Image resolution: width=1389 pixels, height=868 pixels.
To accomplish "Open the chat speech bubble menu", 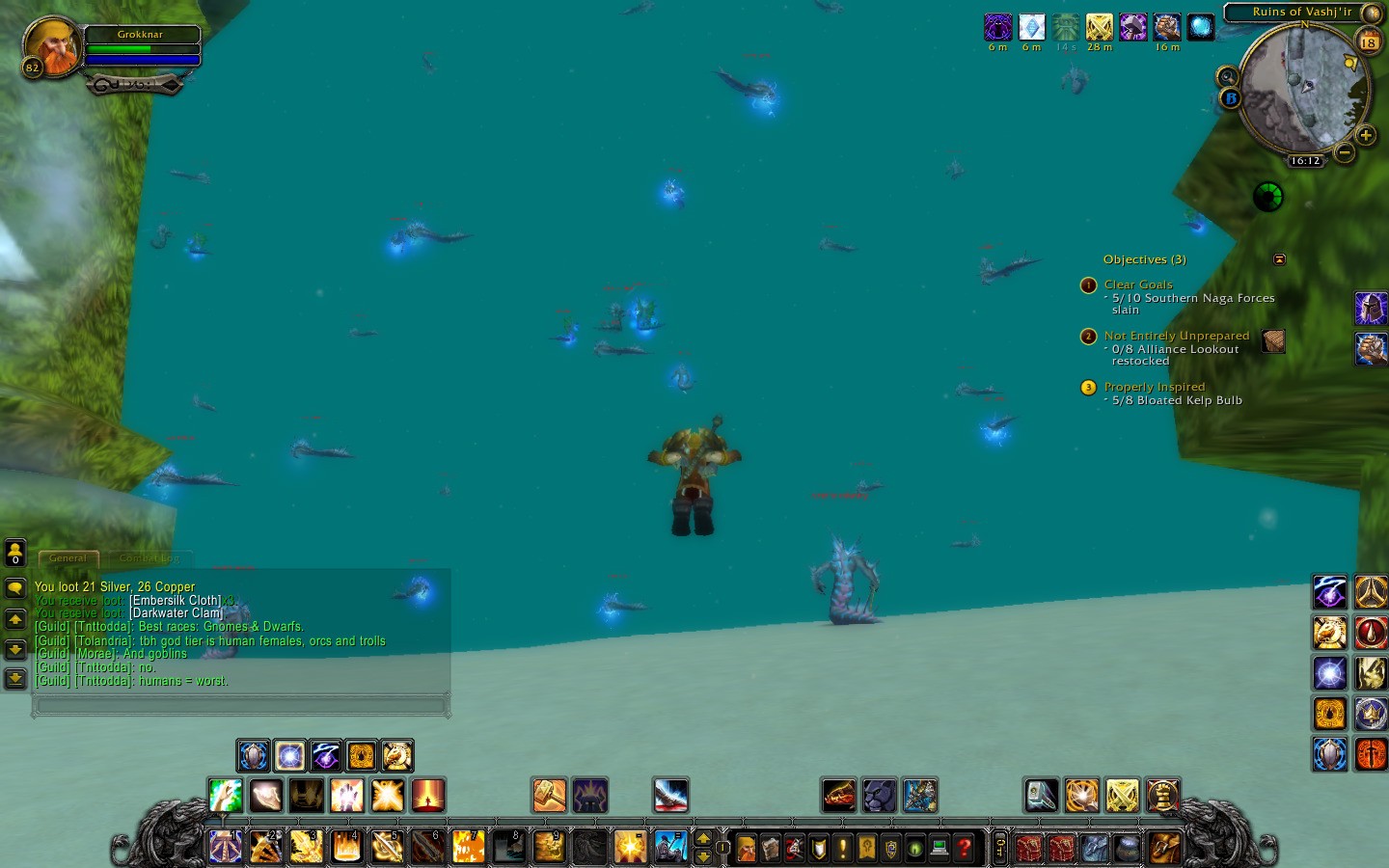I will point(15,587).
